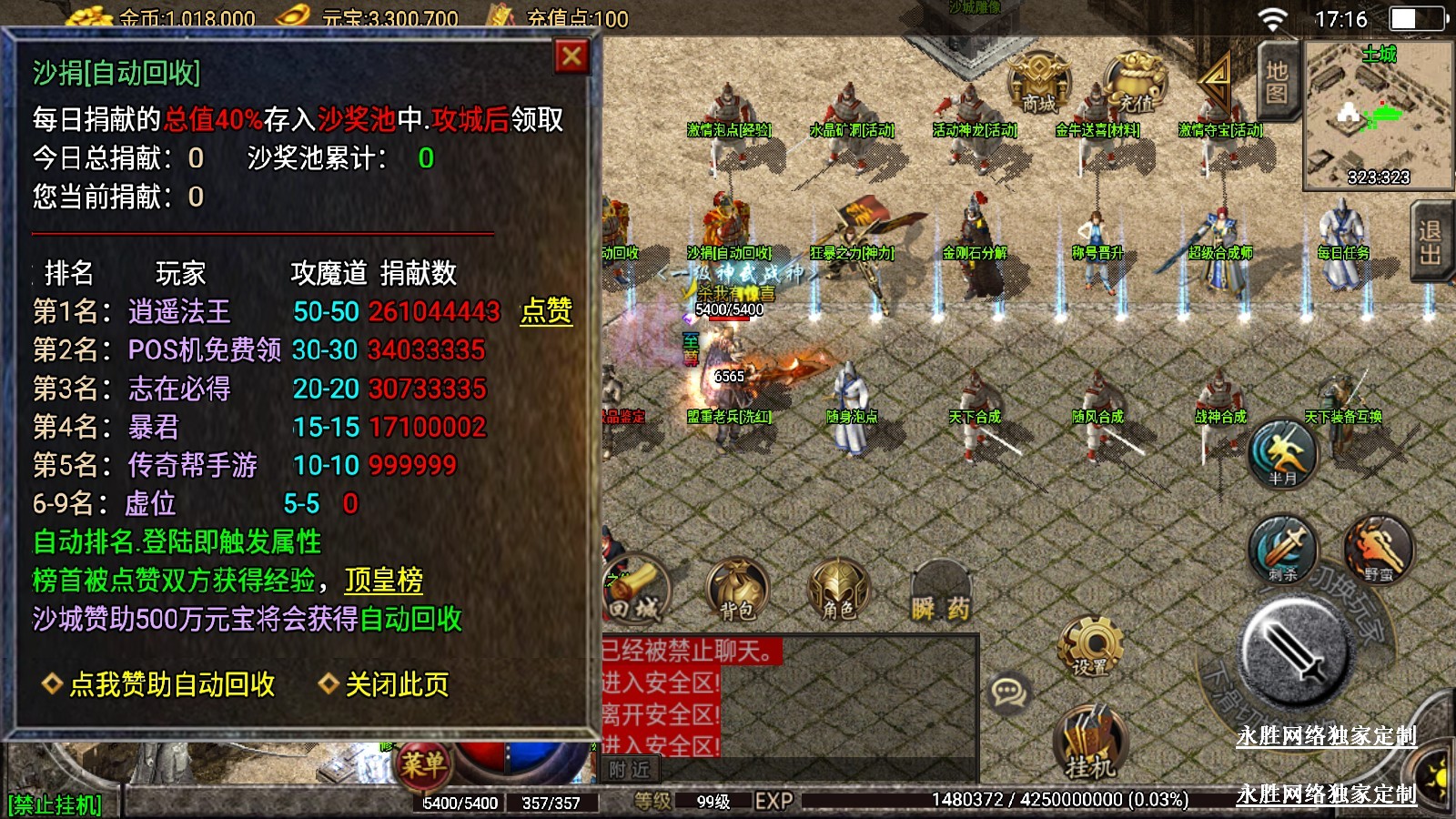Choose 点我赞助自动回收 option

click(171, 684)
